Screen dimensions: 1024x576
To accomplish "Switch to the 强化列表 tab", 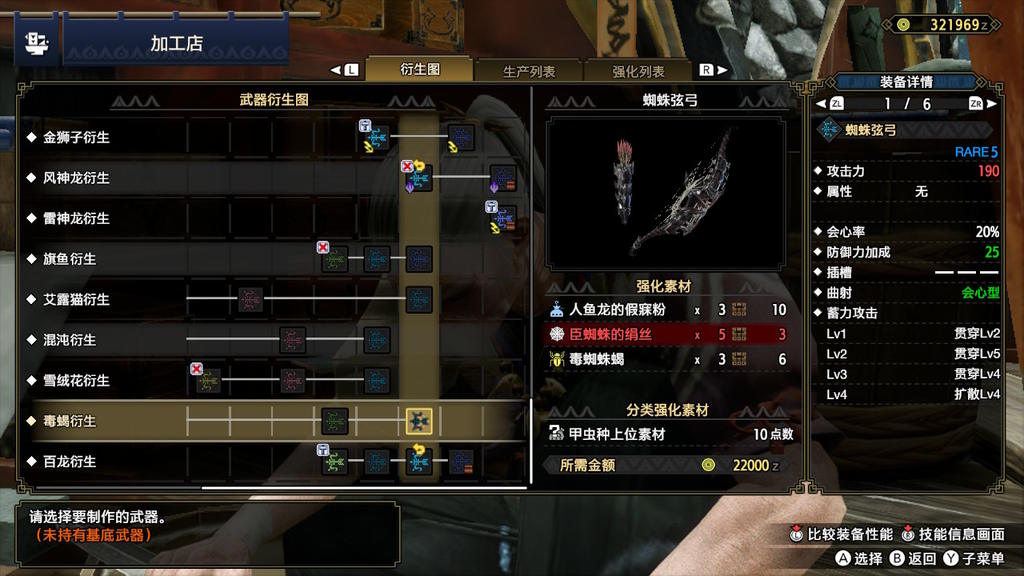I will coord(638,71).
